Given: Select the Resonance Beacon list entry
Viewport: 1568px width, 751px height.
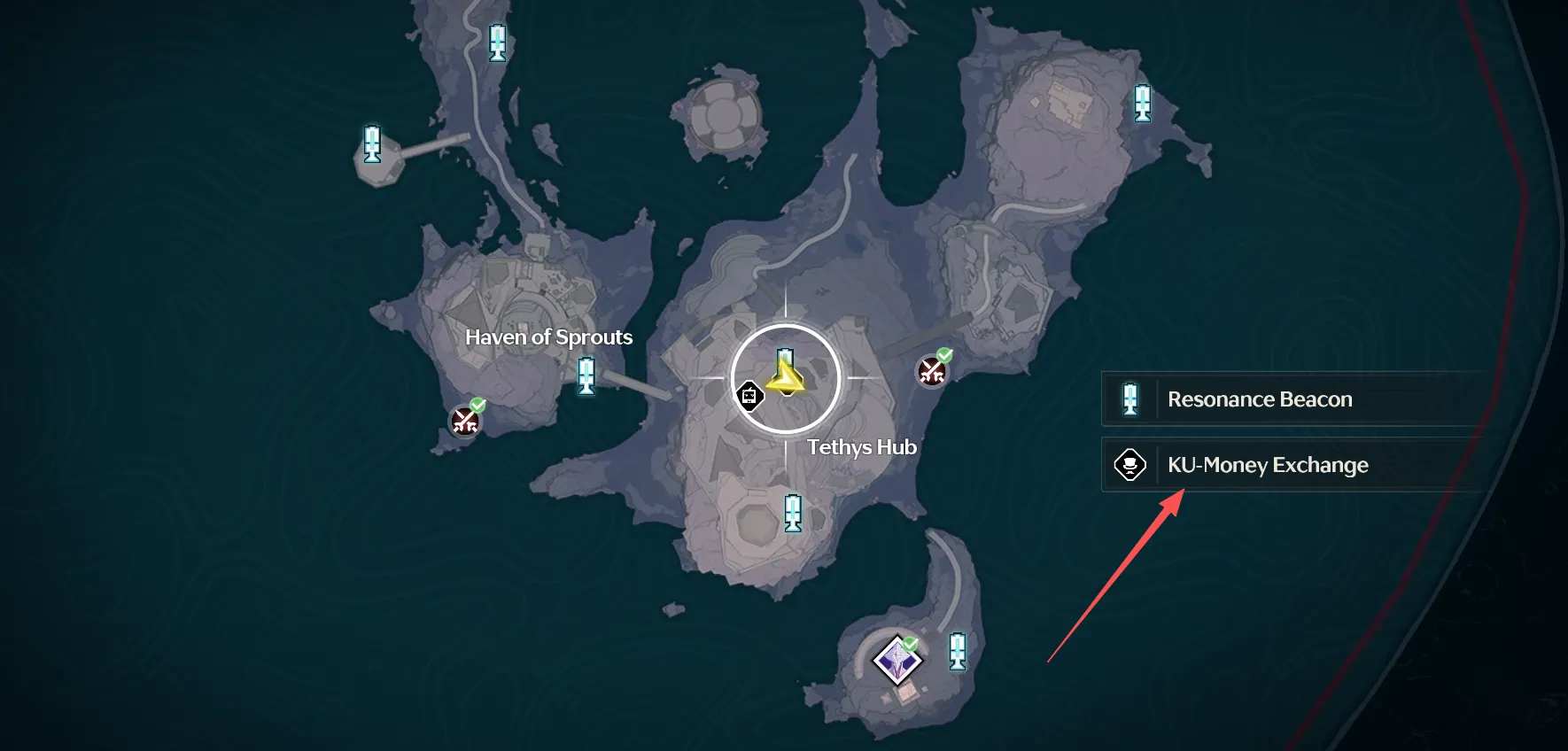Looking at the screenshot, I should point(1258,399).
